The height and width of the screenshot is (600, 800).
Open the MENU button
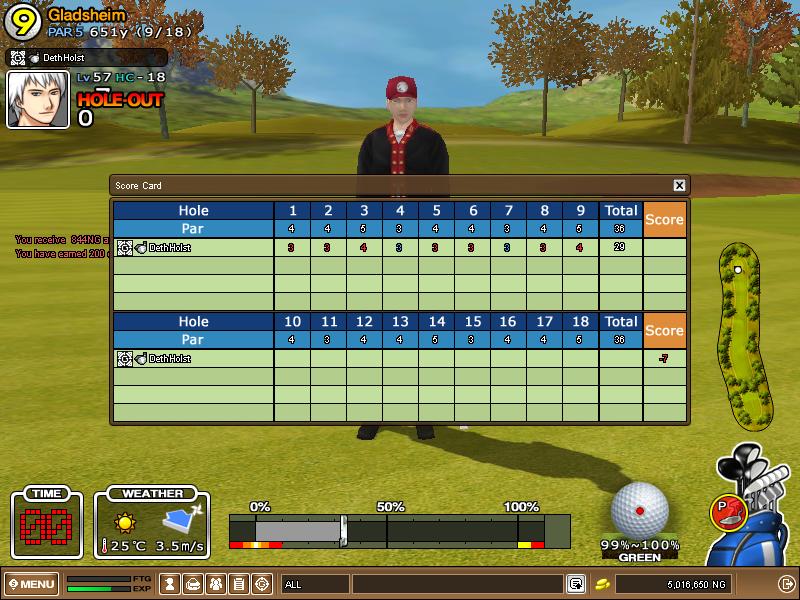(32, 583)
